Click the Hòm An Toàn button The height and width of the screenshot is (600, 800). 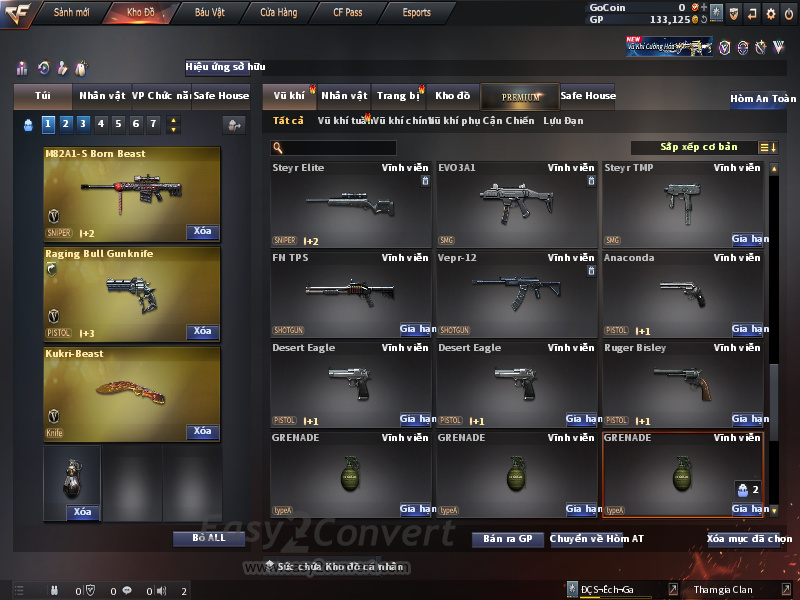point(763,99)
